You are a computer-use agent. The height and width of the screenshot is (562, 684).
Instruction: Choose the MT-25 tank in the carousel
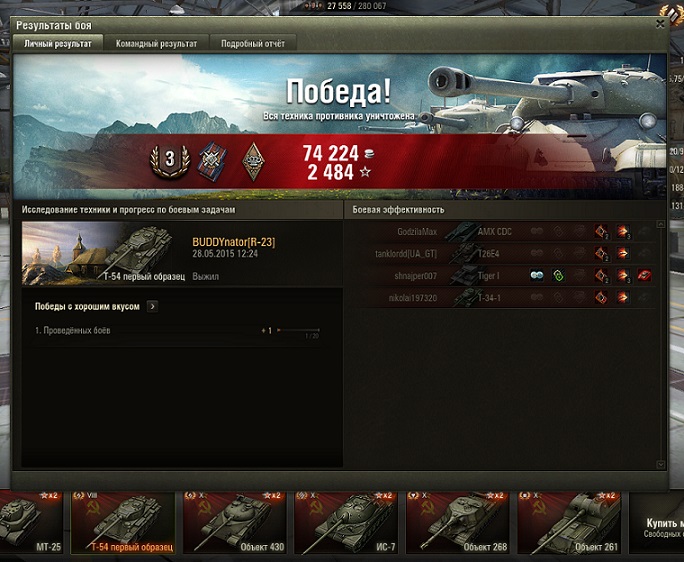(x=30, y=522)
